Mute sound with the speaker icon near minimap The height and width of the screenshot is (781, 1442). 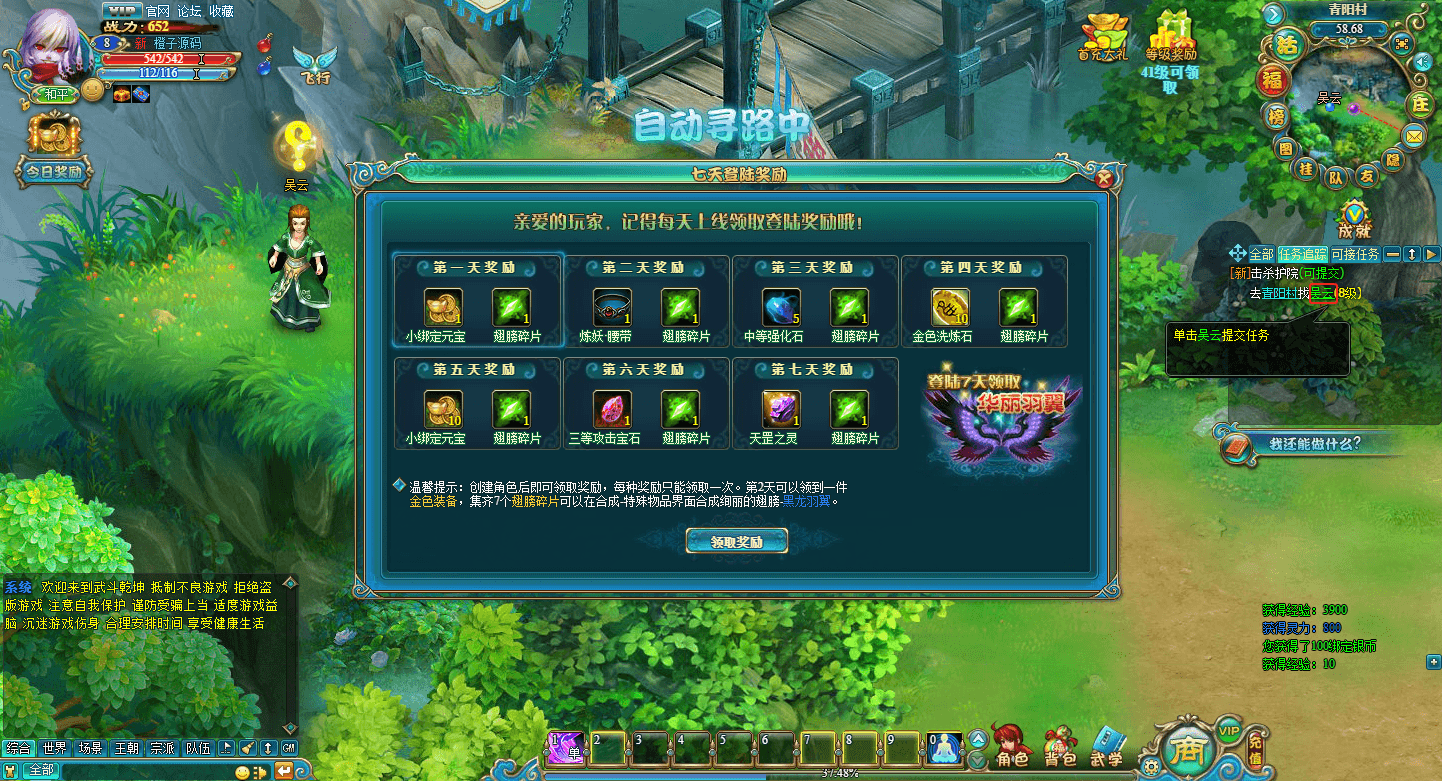(1422, 61)
